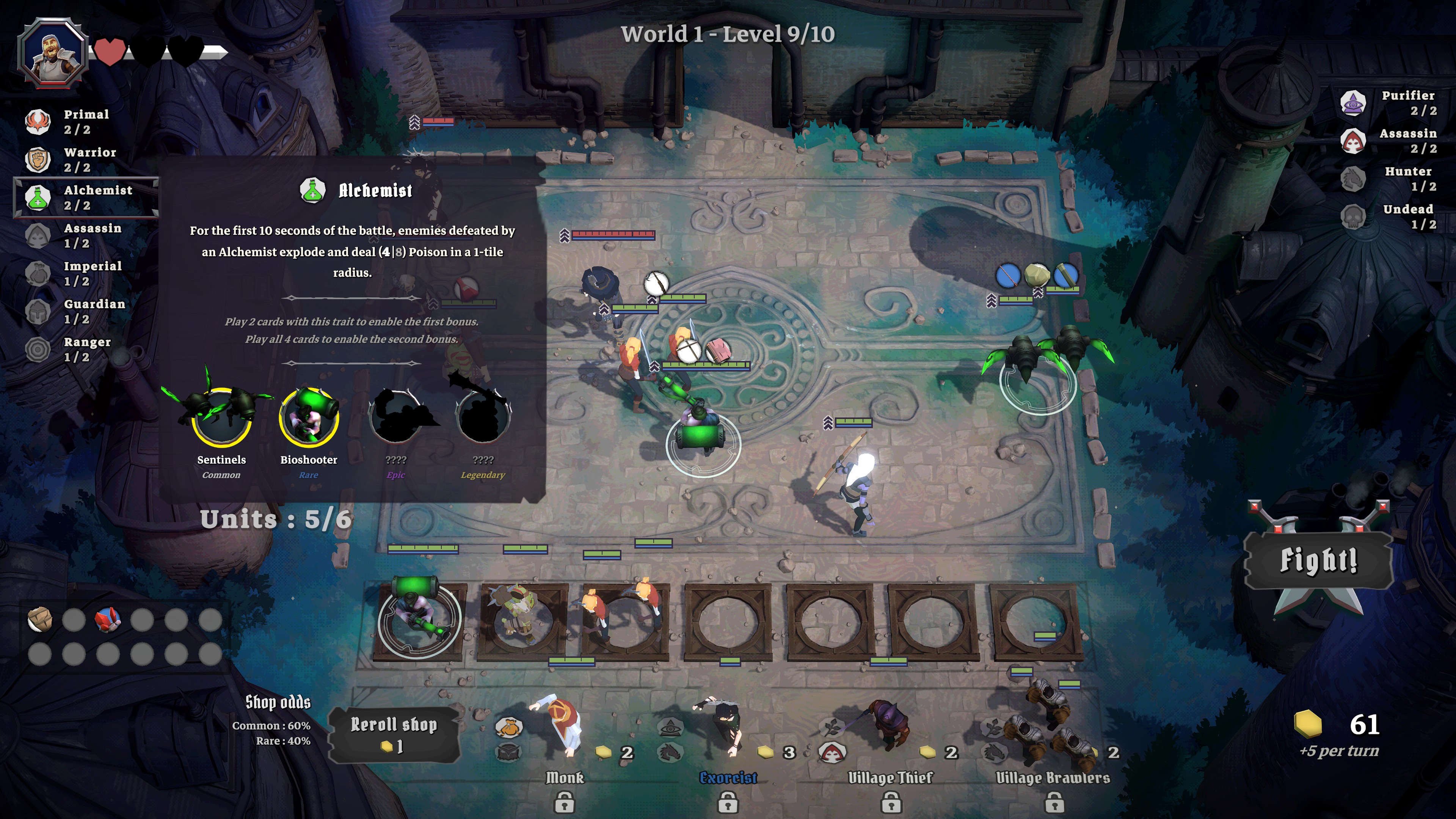Lock the Village Thief shop slot
Screen dimensions: 1456x819
pos(891,802)
